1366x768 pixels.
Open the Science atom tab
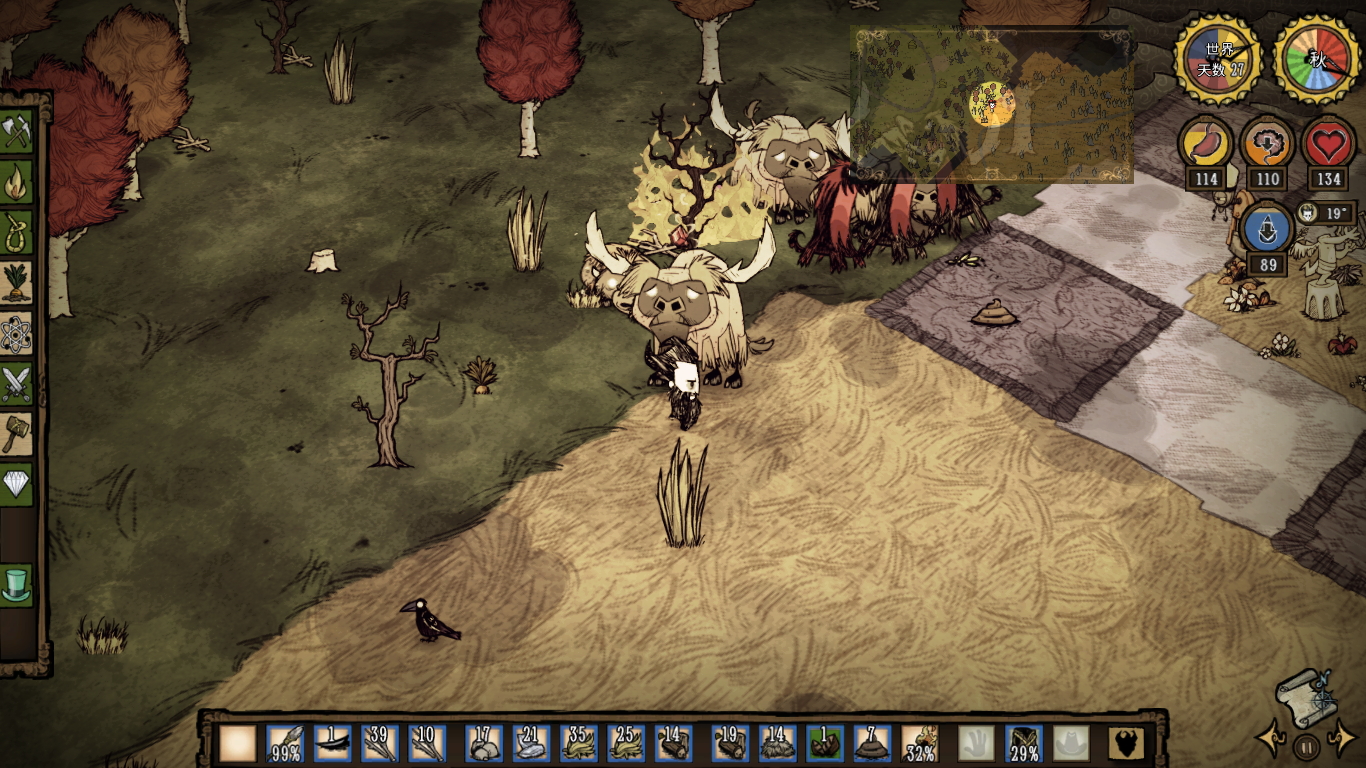(x=17, y=334)
